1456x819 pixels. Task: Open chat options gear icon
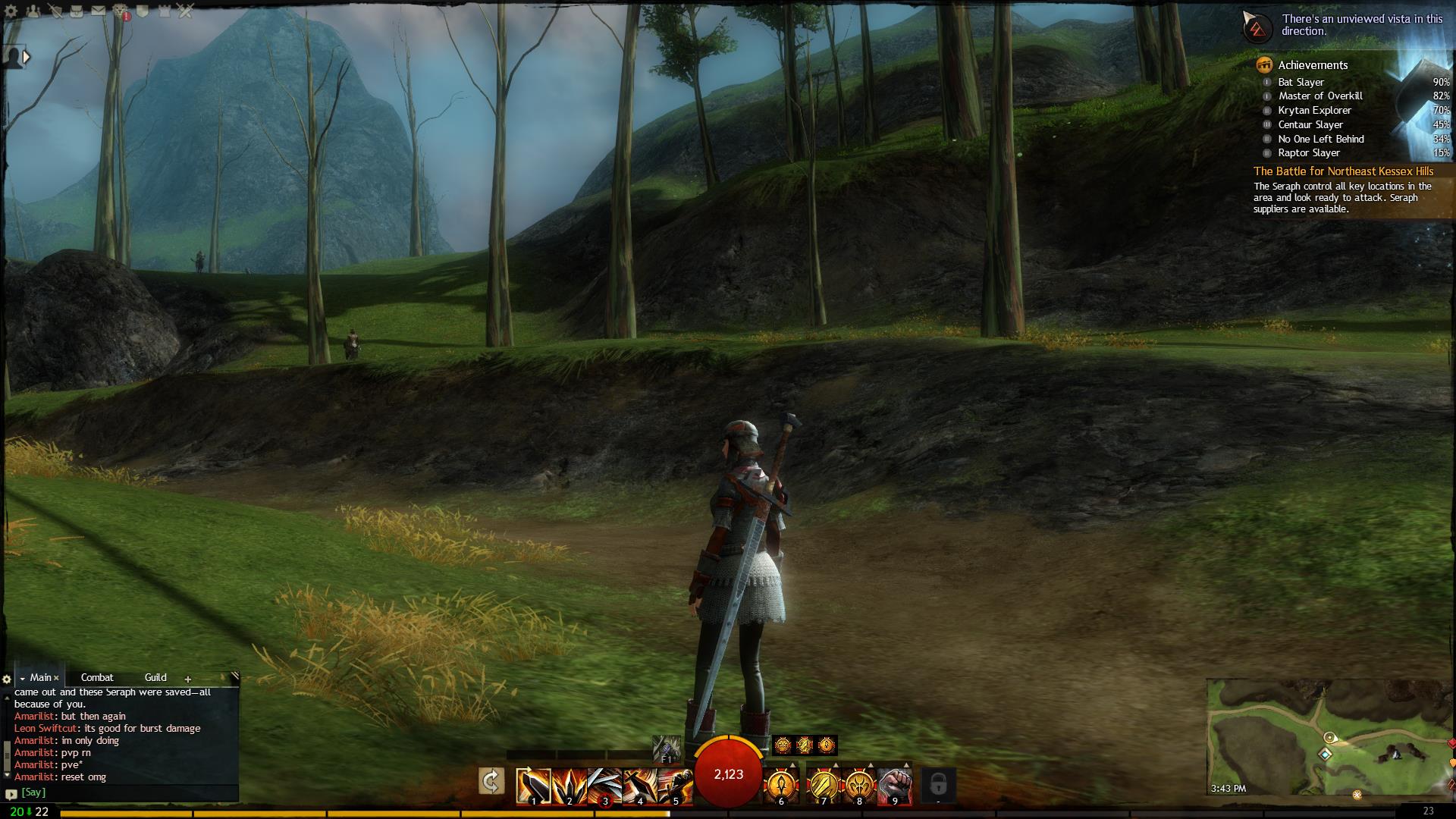pyautogui.click(x=7, y=679)
